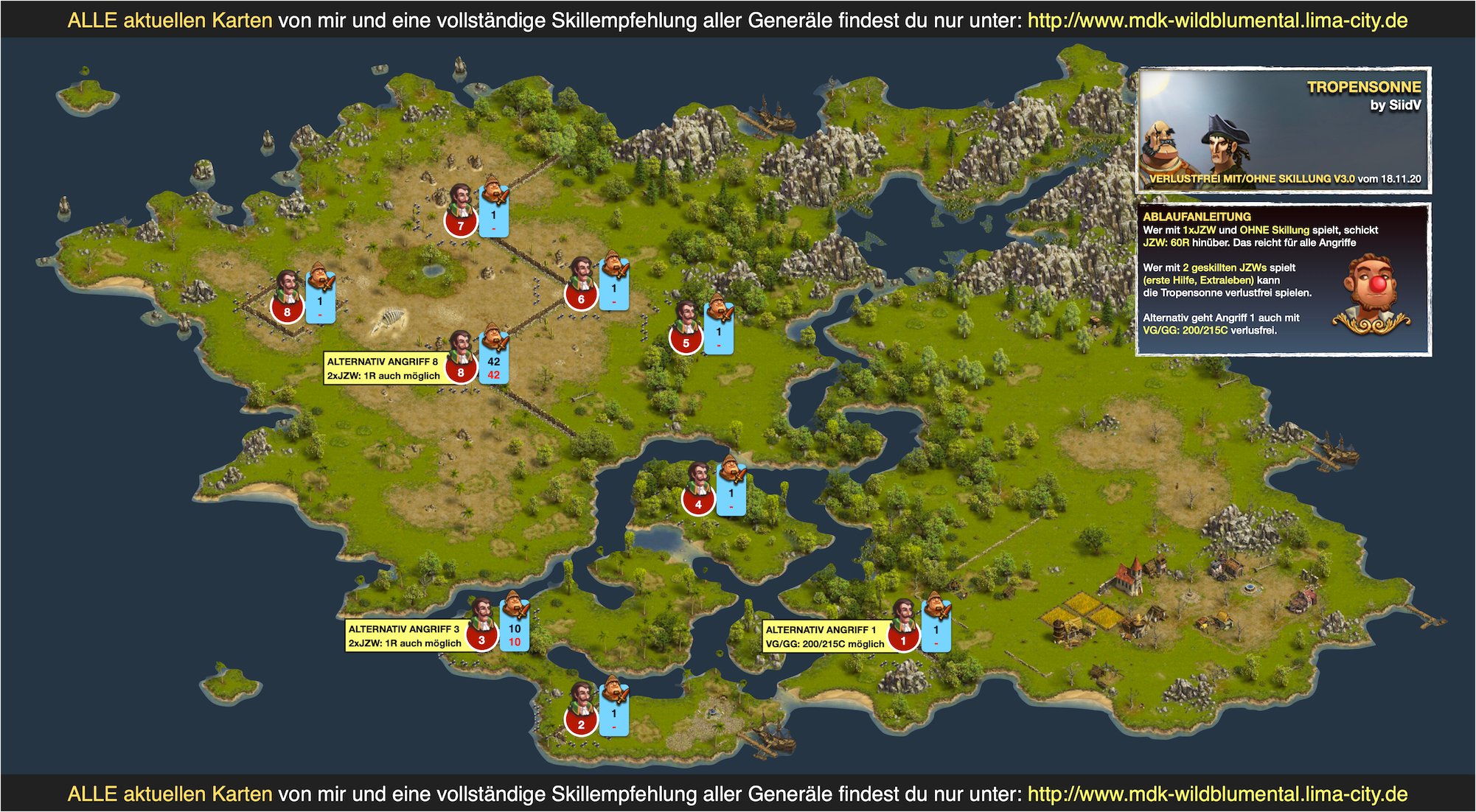Select attack marker 8 next to the 42-unit card

pyautogui.click(x=461, y=372)
